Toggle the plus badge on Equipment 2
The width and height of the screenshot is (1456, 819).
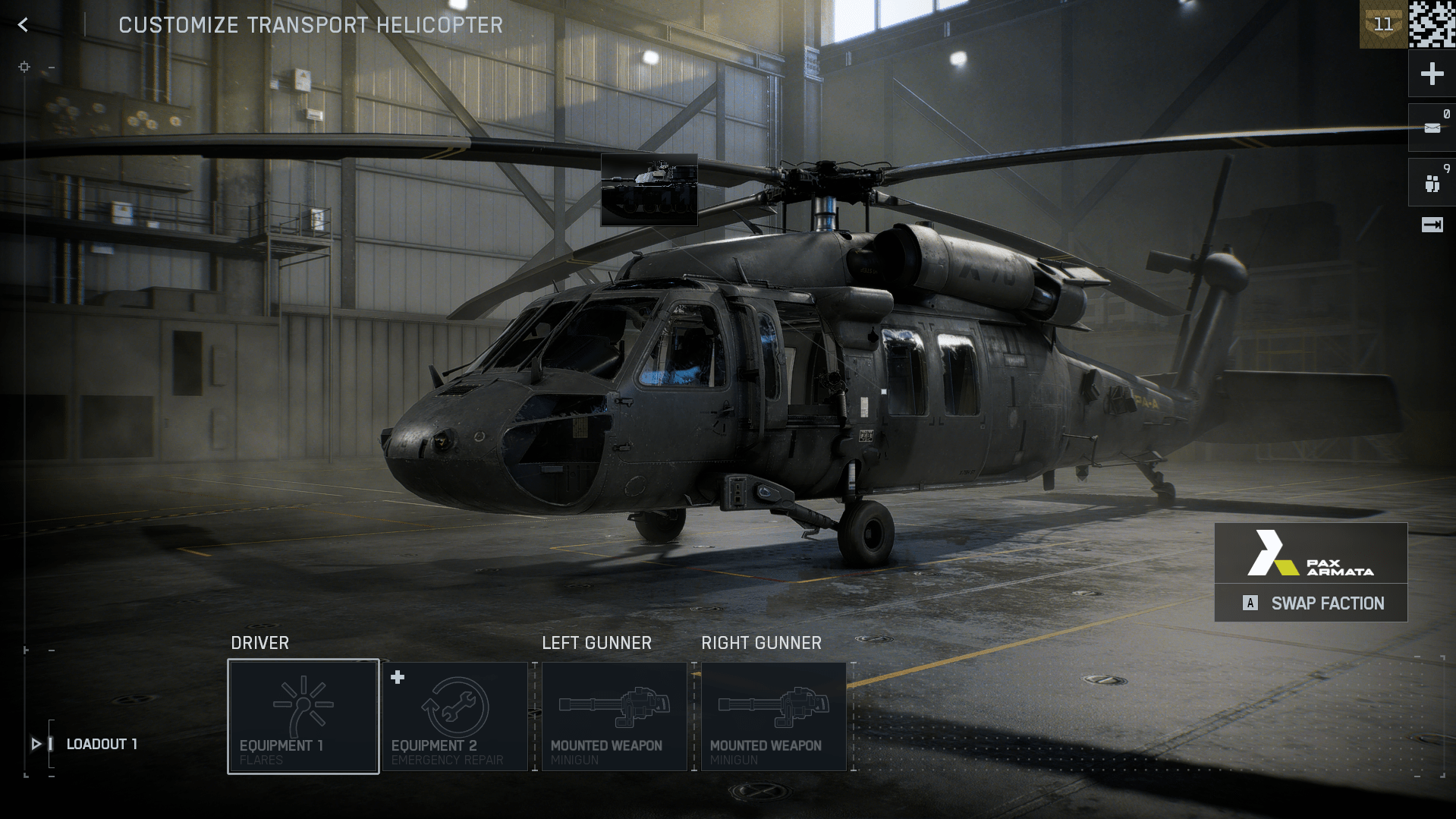click(x=398, y=678)
